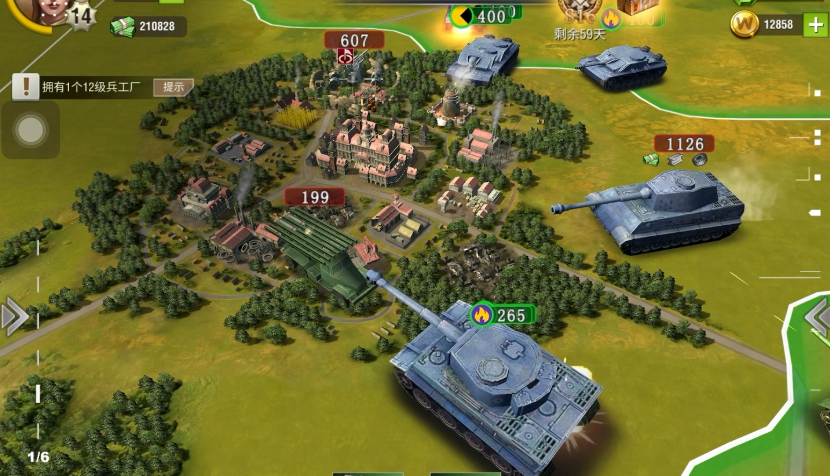The width and height of the screenshot is (830, 476).
Task: Open the quest tracker exclamation icon
Action: (x=26, y=87)
